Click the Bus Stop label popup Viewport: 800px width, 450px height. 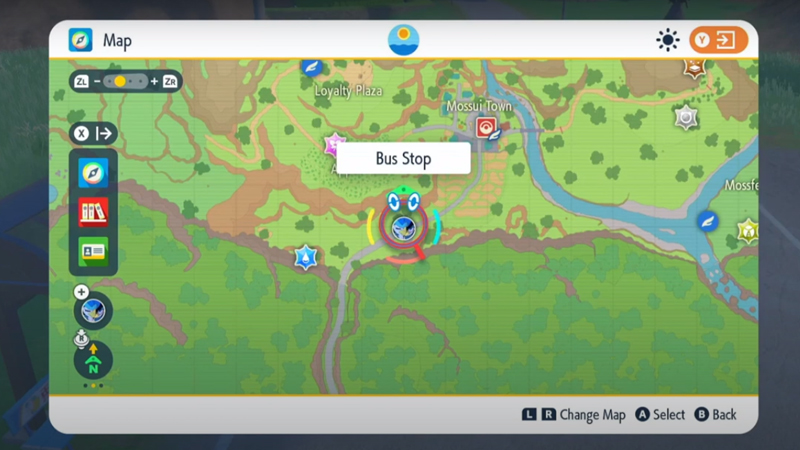click(x=403, y=158)
